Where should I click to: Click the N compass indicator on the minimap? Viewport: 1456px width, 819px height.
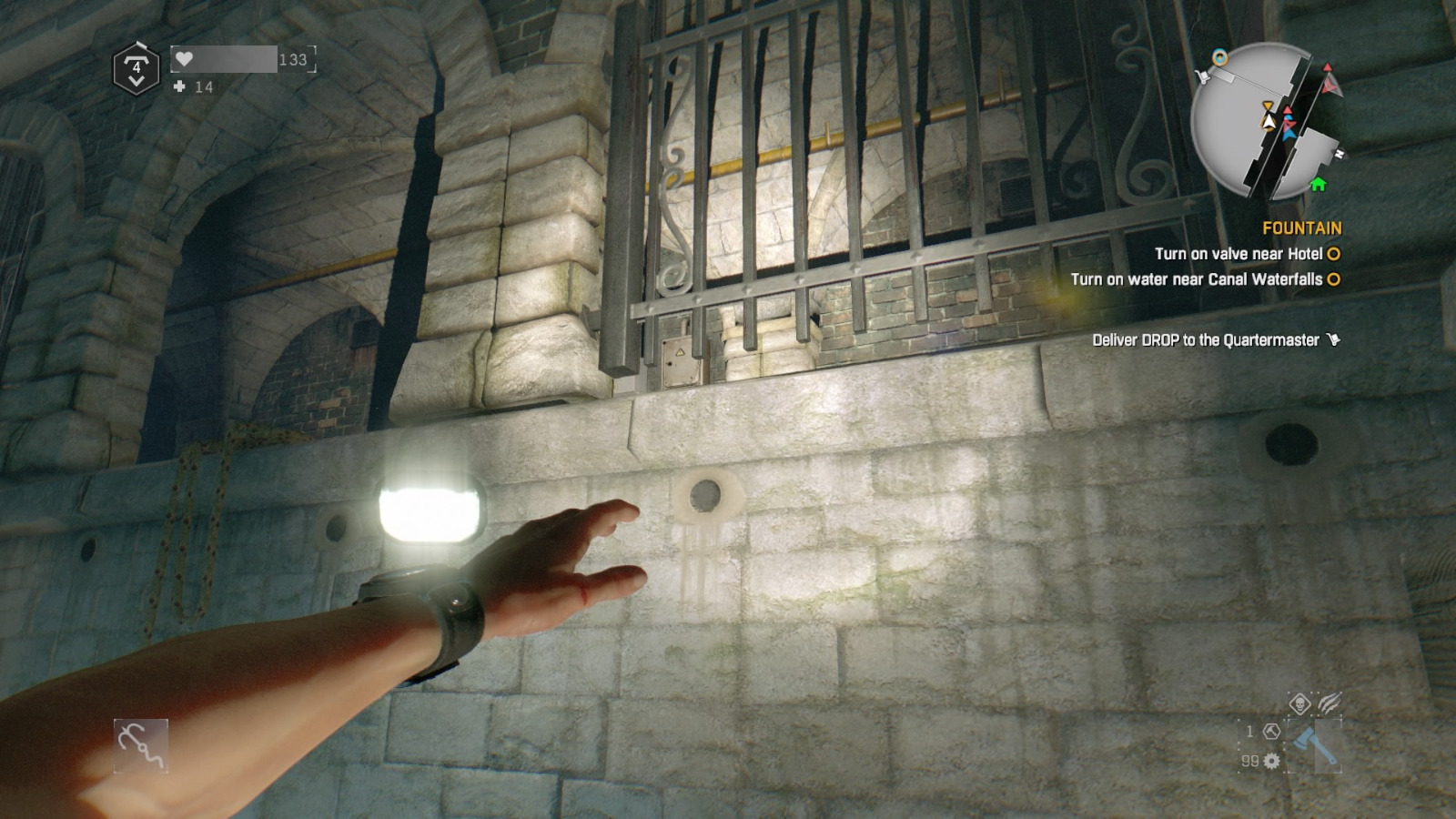tap(1340, 152)
